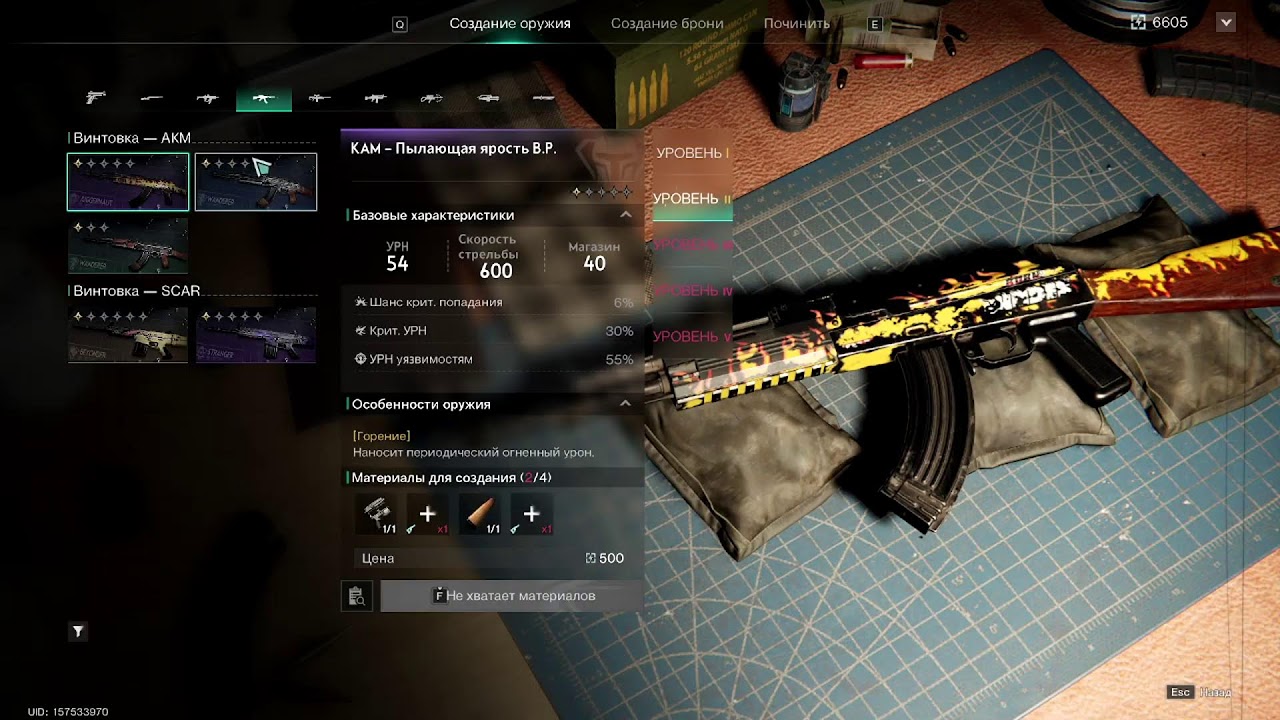Select the УРОВЕНЬ II level tab
The image size is (1280, 720).
691,199
